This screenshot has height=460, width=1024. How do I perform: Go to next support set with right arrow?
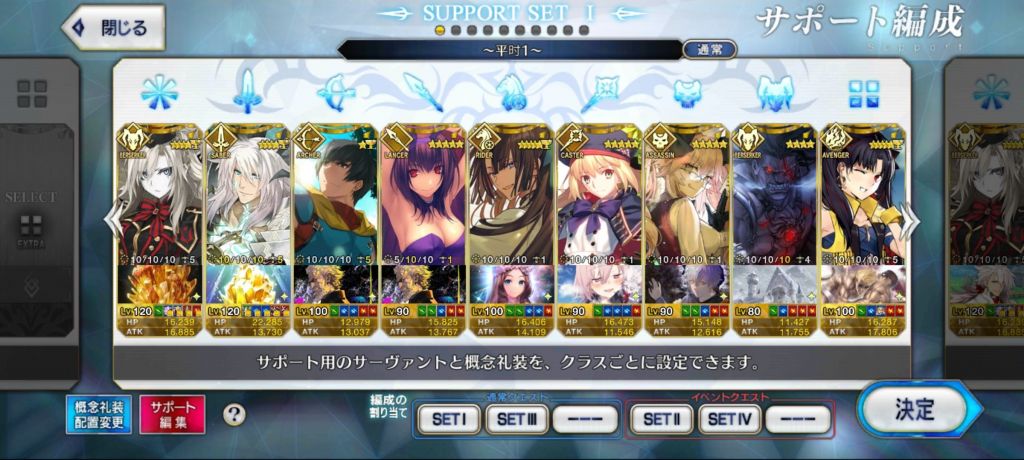coord(911,222)
